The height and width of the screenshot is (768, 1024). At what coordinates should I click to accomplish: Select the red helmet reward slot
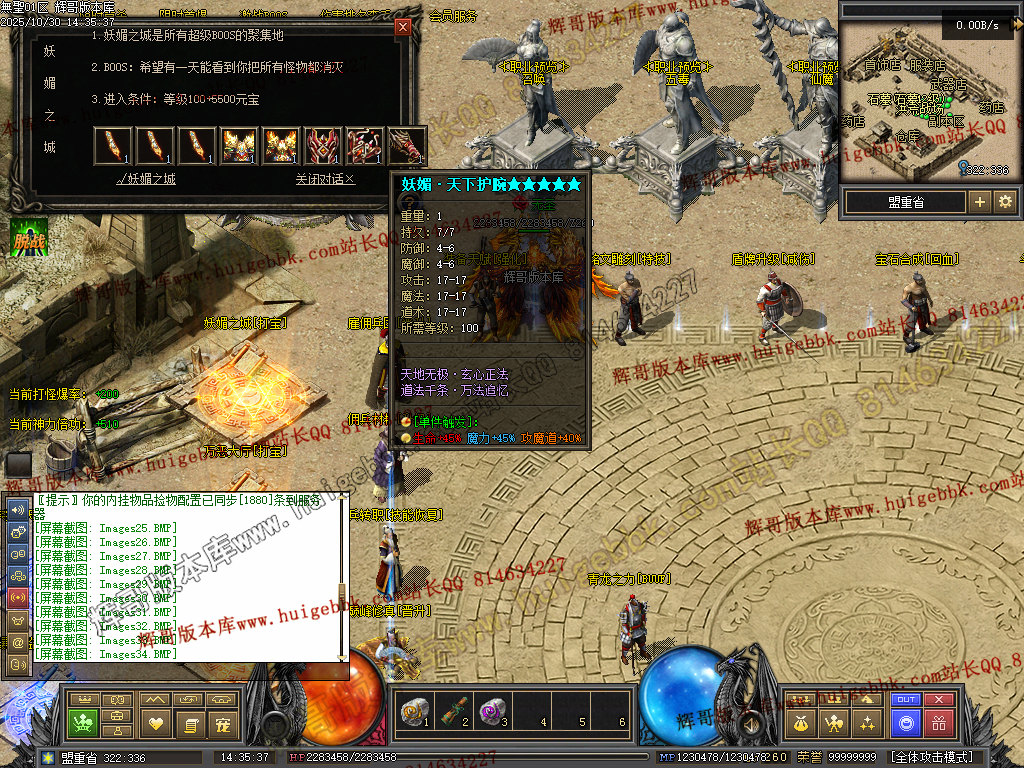click(323, 146)
